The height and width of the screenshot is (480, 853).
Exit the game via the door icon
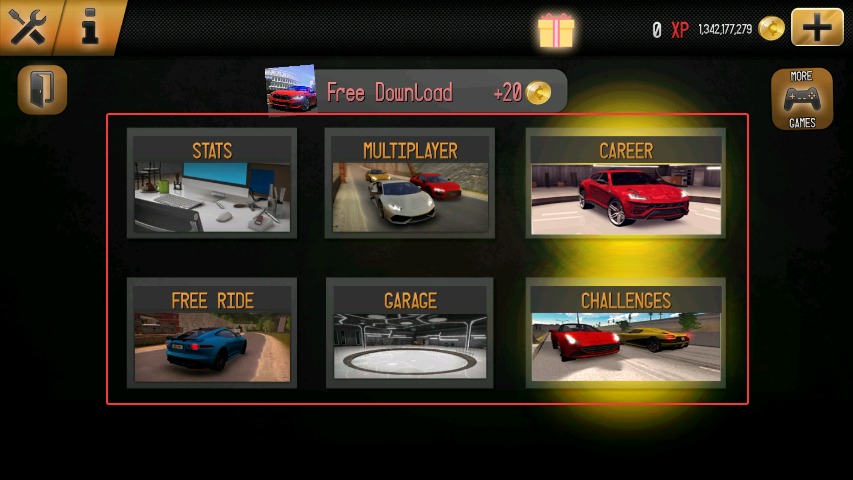click(x=42, y=90)
